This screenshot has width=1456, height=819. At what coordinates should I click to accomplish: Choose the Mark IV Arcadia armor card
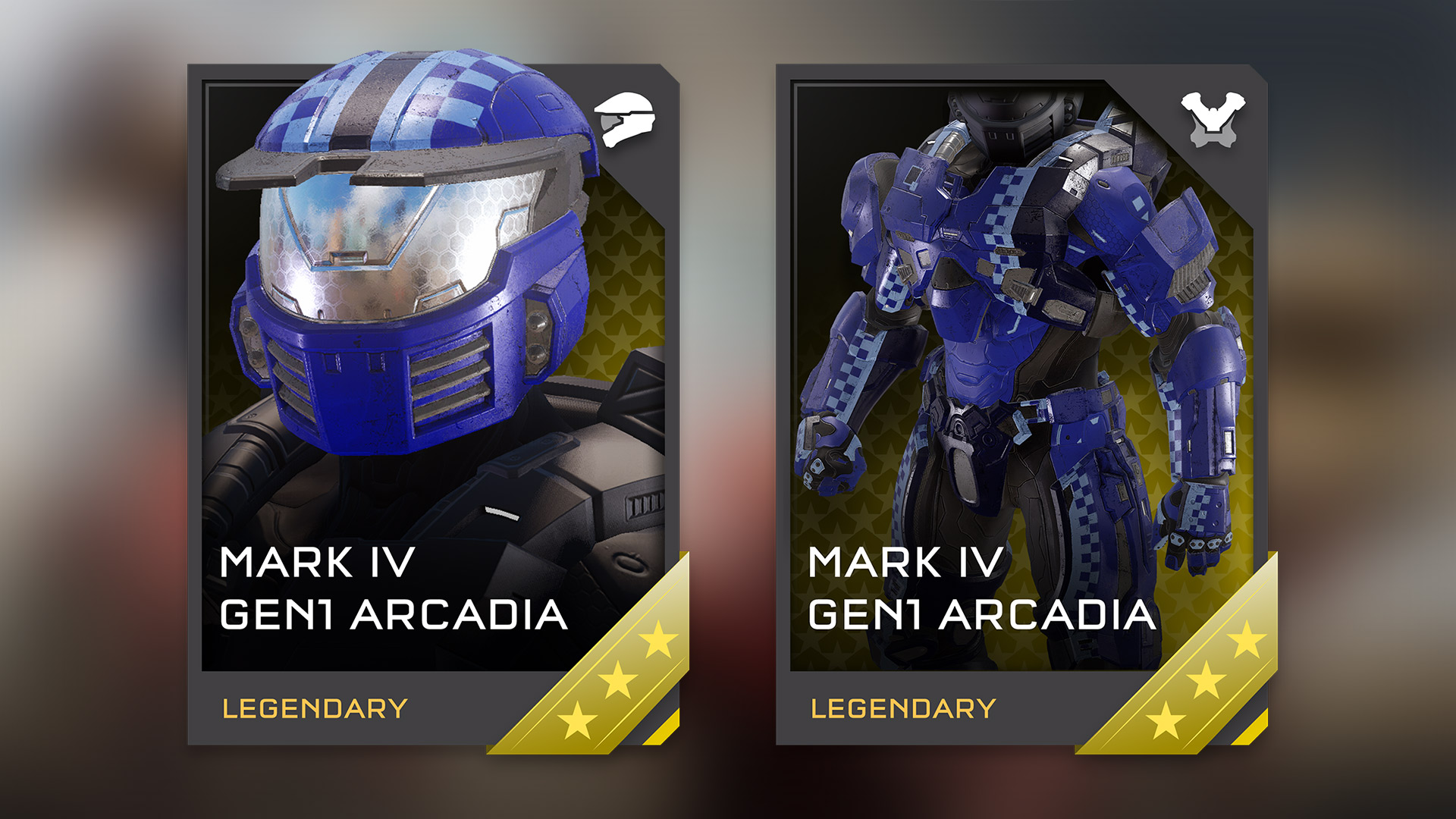point(1021,404)
